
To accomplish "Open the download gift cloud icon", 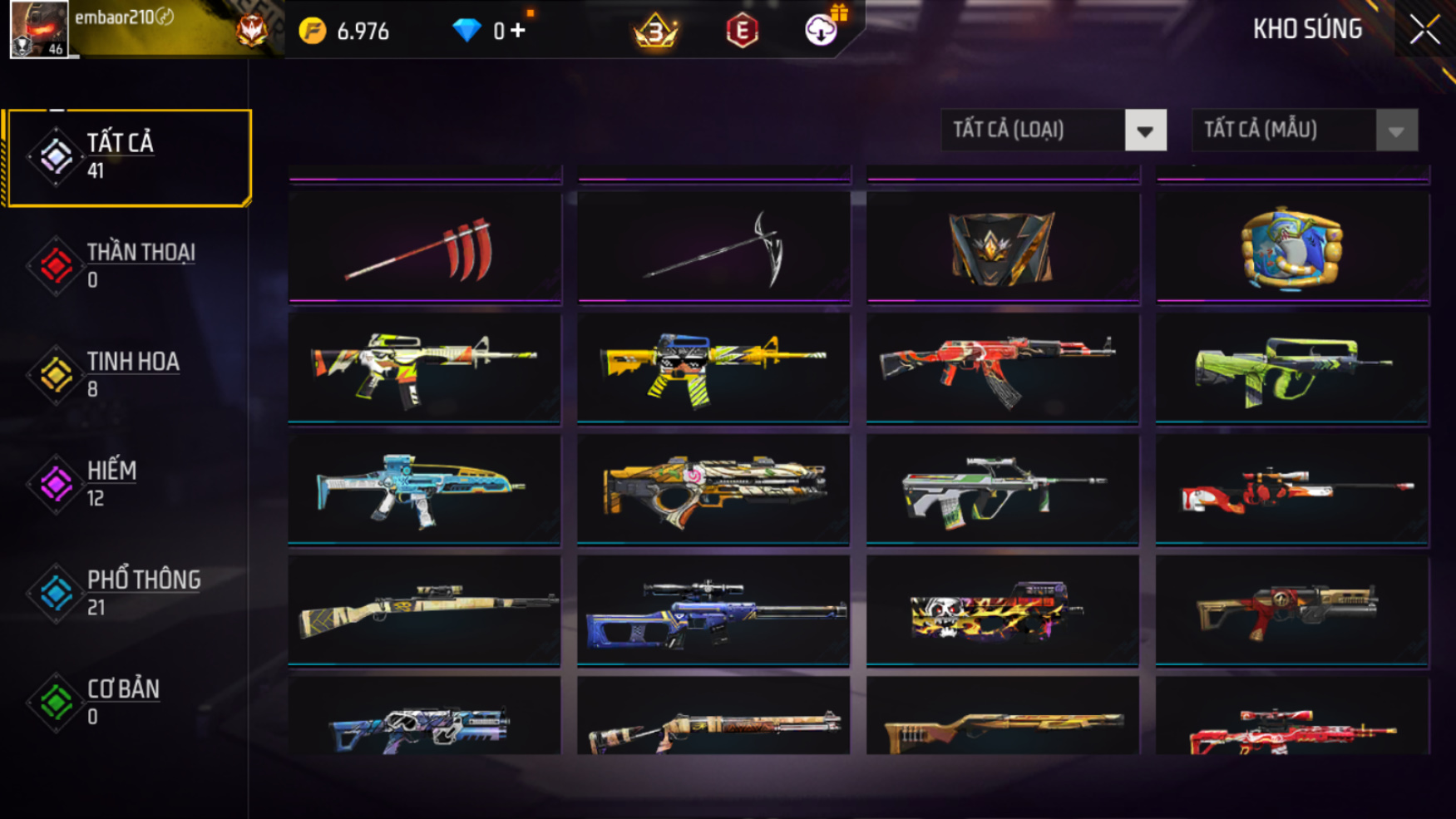I will 821,30.
